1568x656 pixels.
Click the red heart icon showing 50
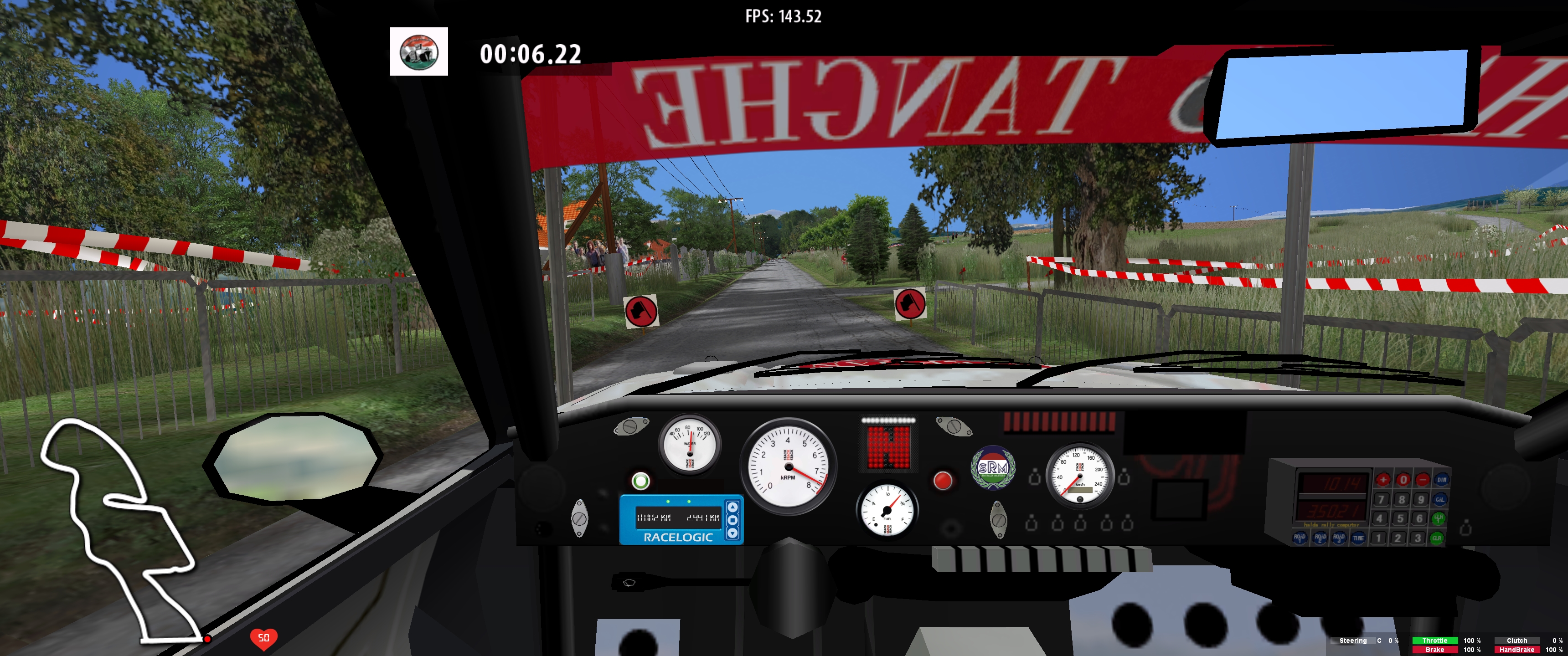pos(263,638)
